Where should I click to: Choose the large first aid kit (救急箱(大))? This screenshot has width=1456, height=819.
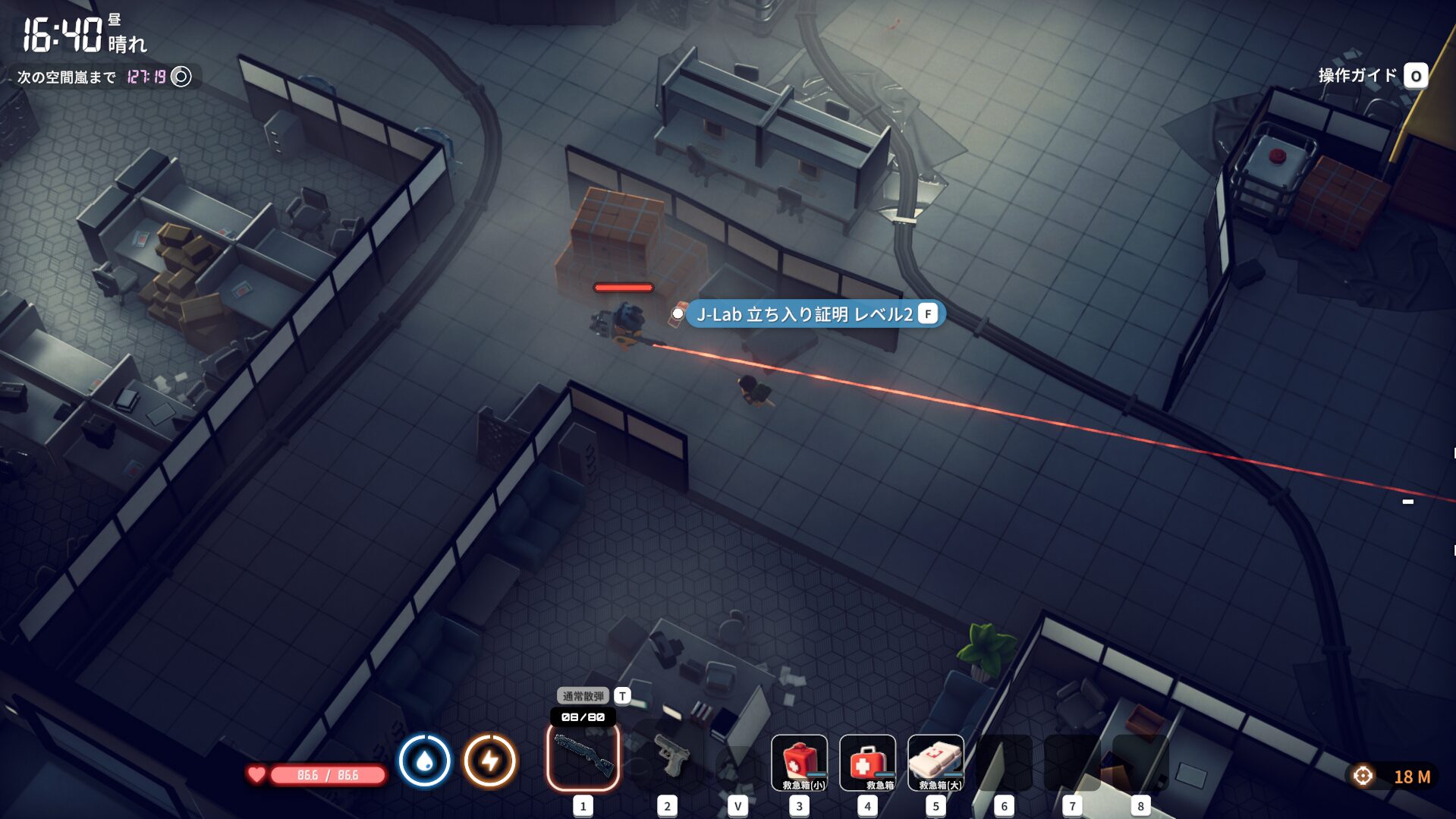(936, 762)
